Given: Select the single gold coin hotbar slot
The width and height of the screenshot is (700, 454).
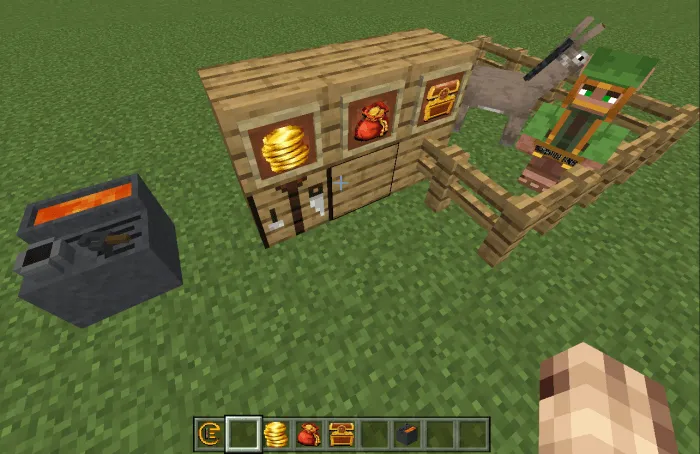Looking at the screenshot, I should [210, 434].
